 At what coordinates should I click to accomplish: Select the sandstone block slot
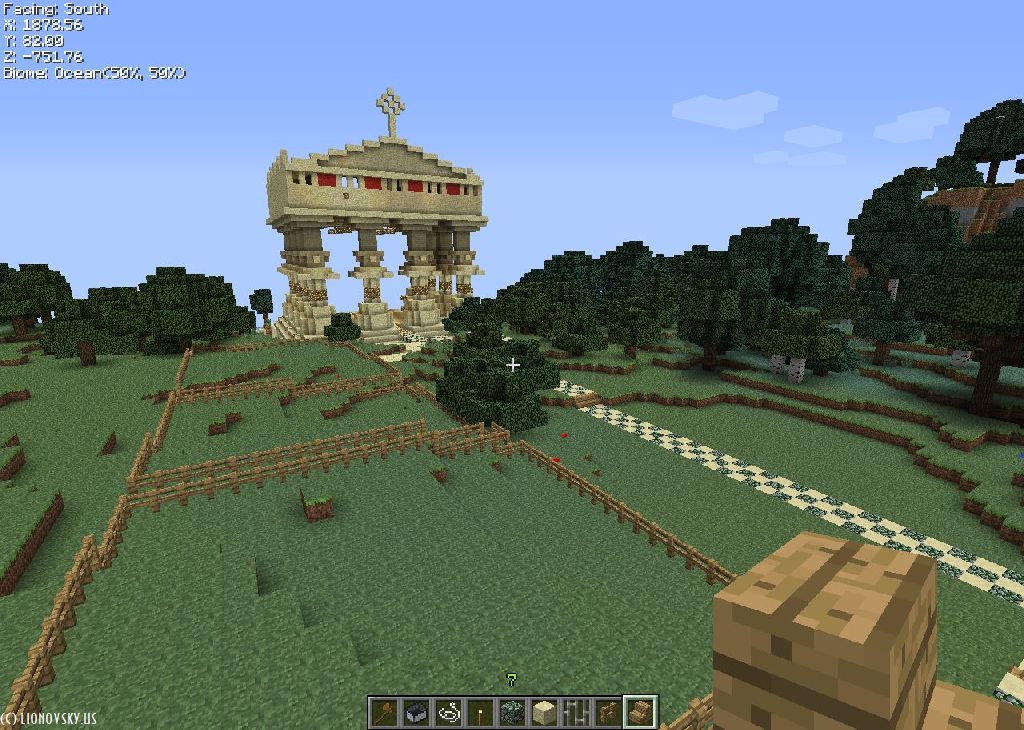point(544,712)
